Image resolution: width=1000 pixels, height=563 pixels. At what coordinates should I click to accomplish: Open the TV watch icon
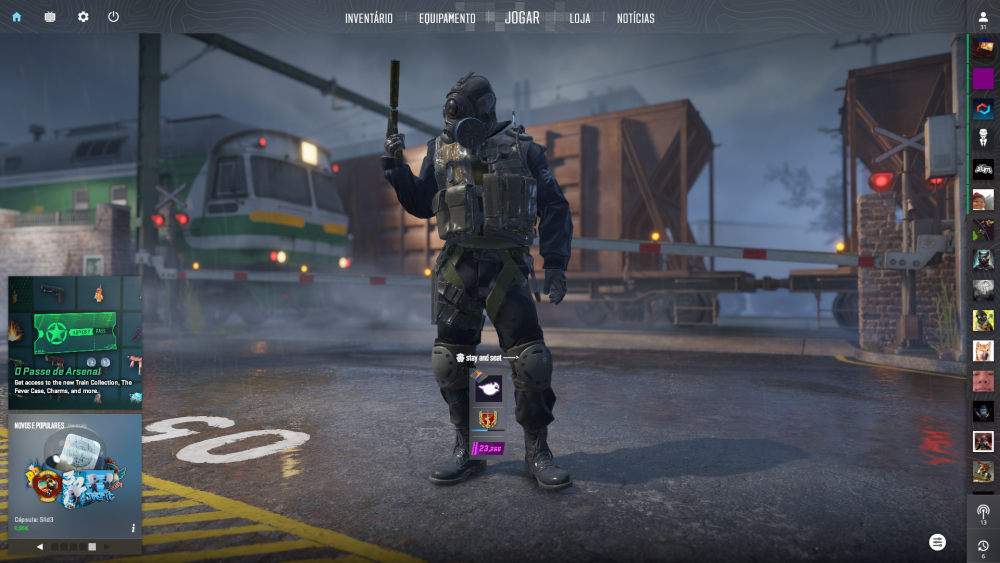click(x=50, y=17)
